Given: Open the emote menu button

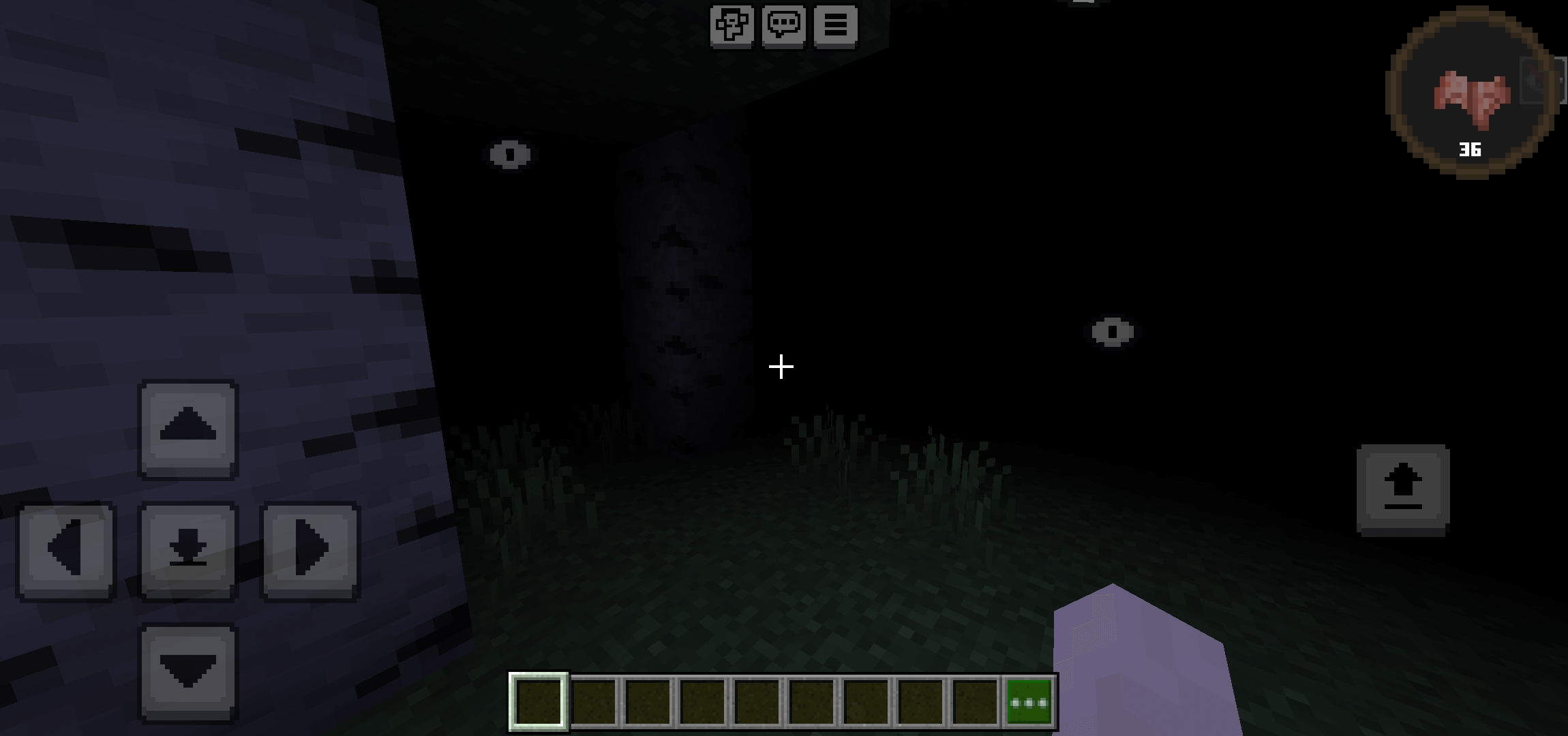Looking at the screenshot, I should pyautogui.click(x=732, y=26).
